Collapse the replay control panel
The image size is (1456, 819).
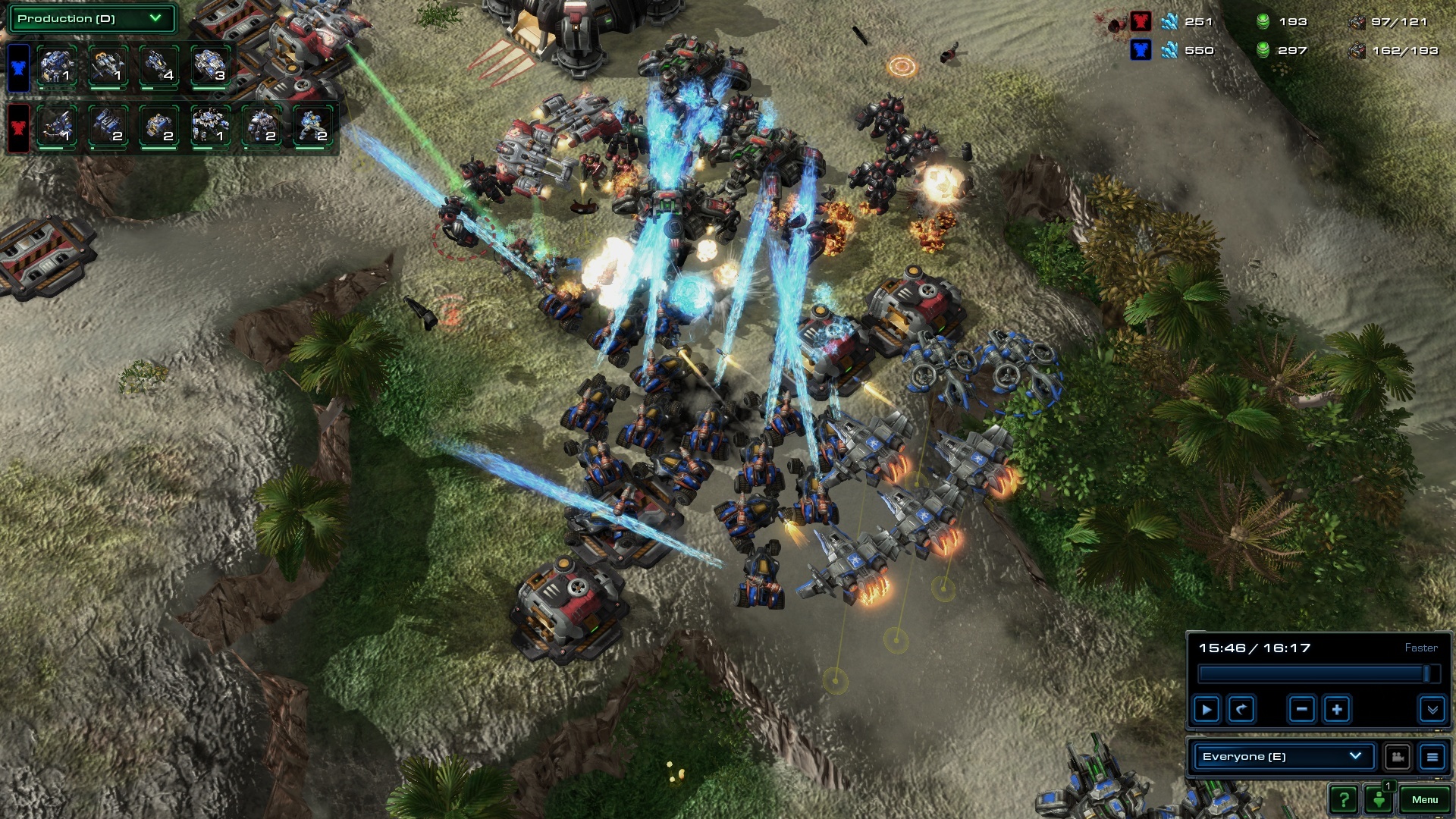[x=1432, y=710]
